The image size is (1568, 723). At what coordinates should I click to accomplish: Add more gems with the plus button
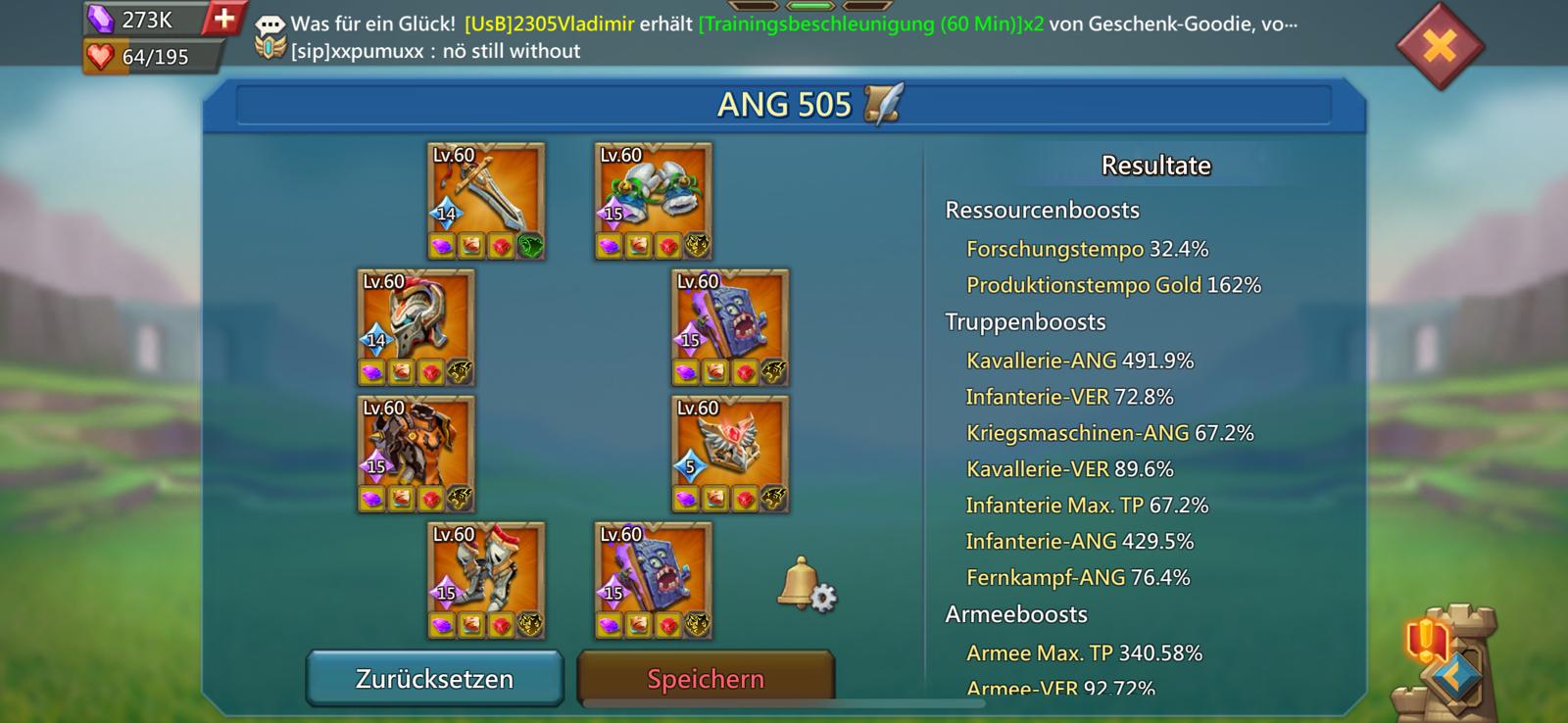coord(223,19)
